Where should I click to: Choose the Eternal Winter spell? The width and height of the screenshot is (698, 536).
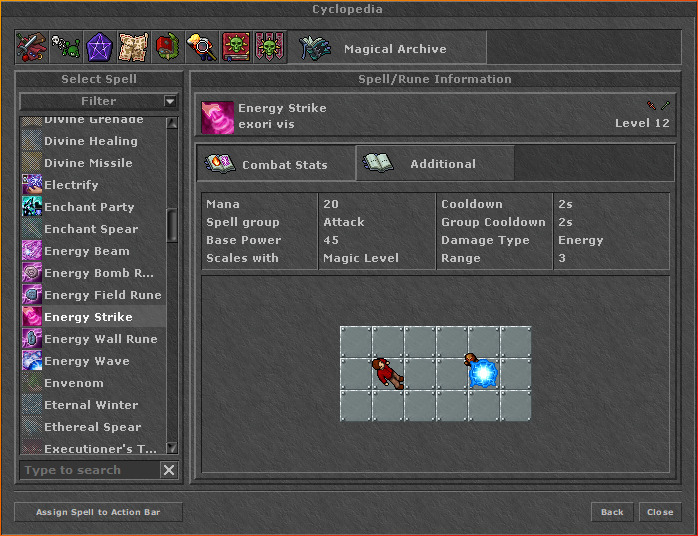(91, 405)
